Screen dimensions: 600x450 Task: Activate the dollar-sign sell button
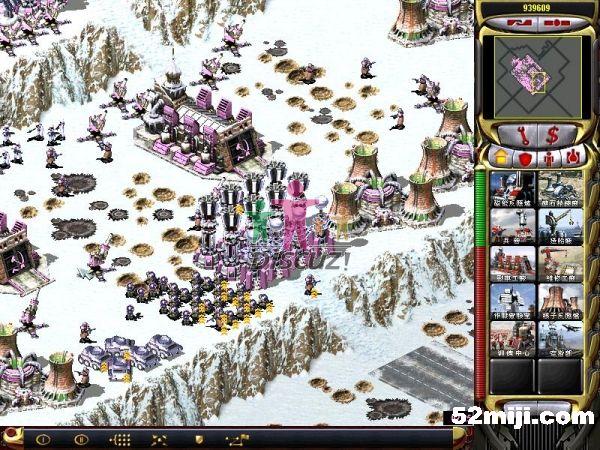[552, 133]
